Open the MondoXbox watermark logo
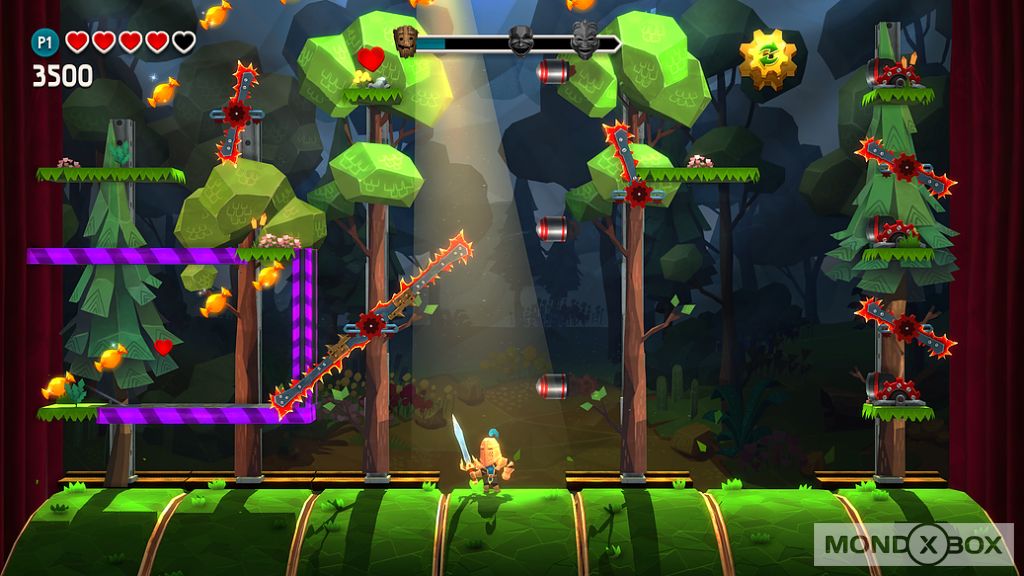 (915, 543)
